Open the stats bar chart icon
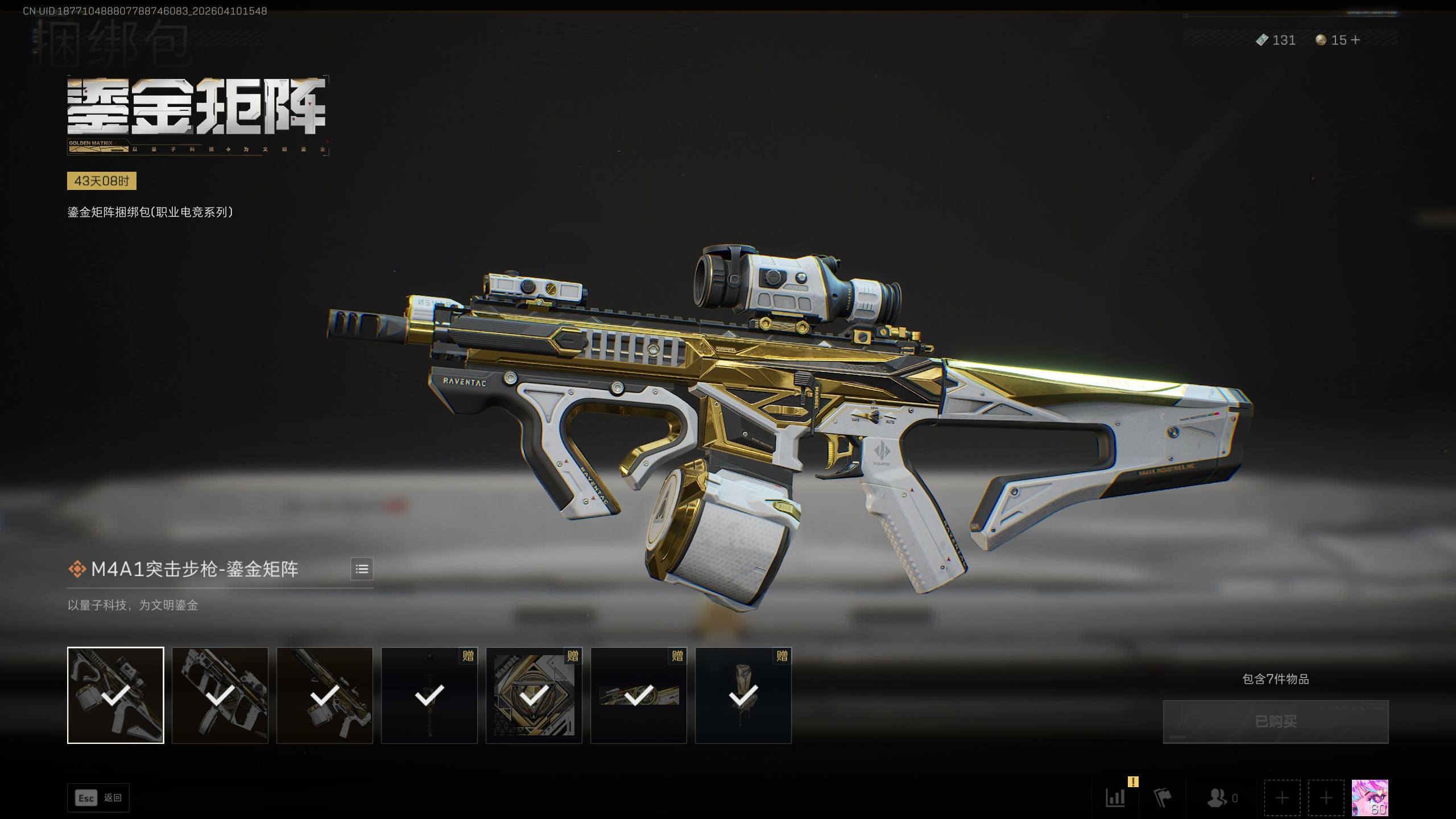The width and height of the screenshot is (1456, 819). (x=1115, y=798)
